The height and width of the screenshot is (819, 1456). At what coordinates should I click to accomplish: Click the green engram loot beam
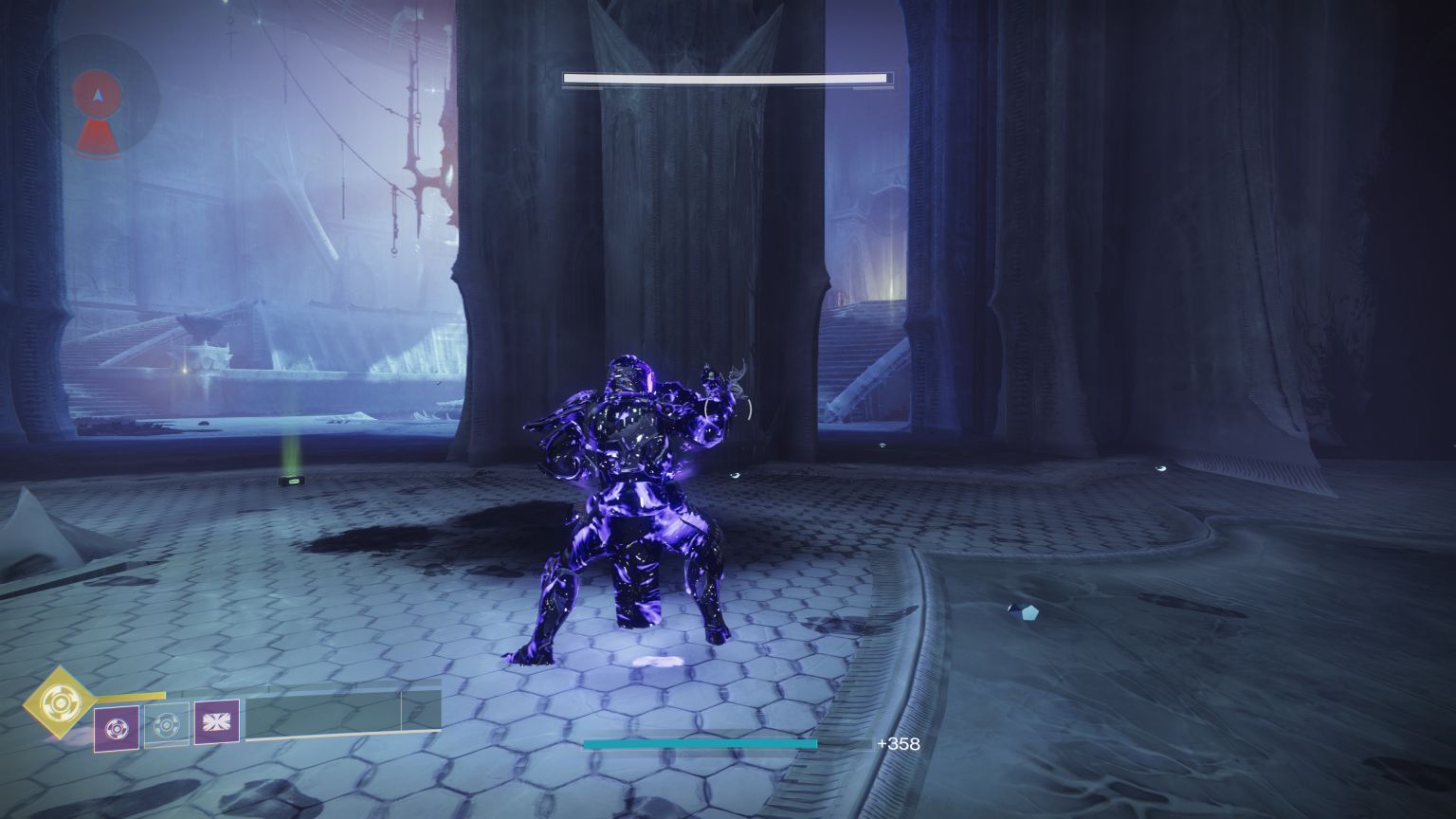[292, 464]
